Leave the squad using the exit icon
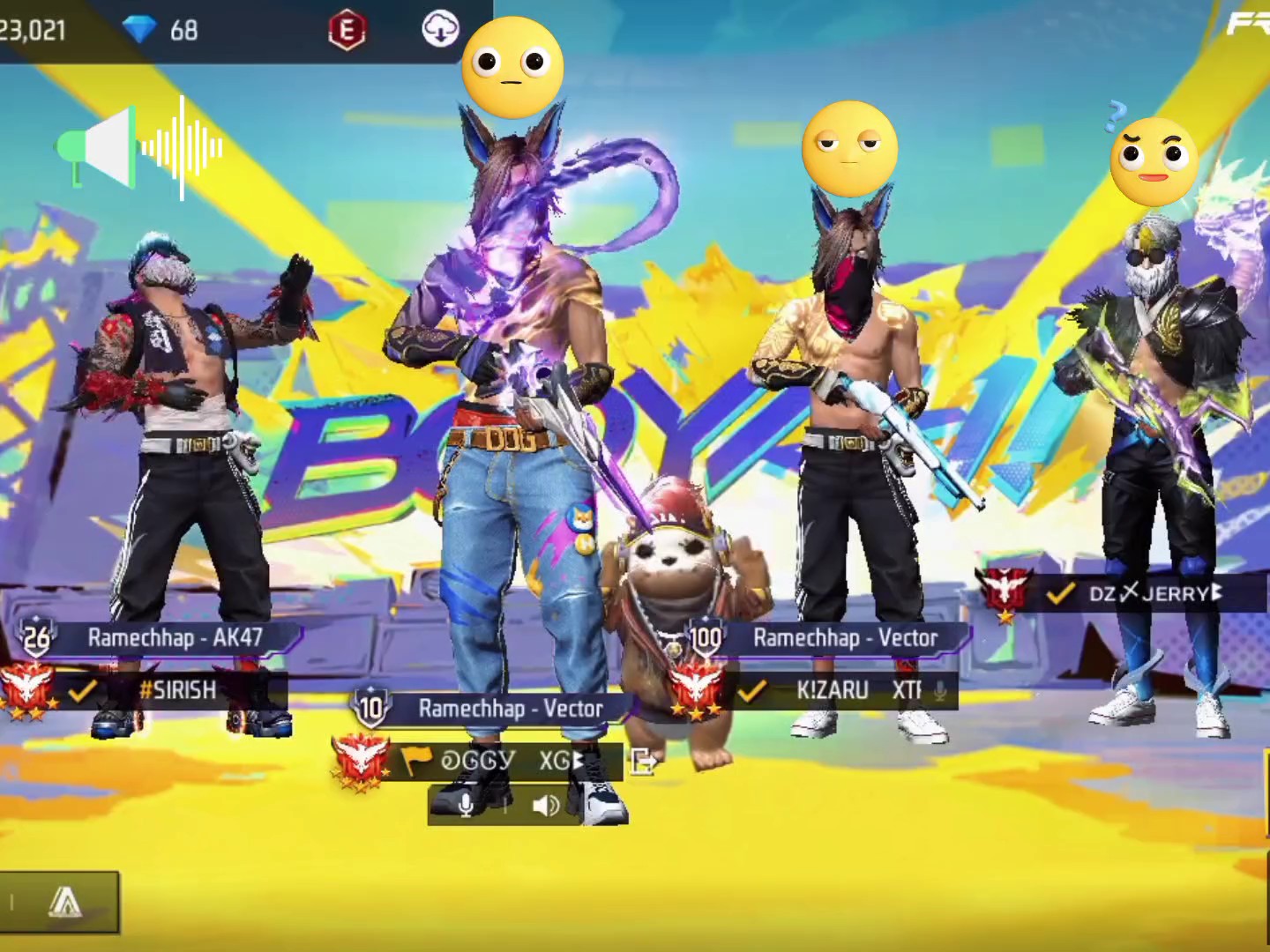 (x=644, y=761)
